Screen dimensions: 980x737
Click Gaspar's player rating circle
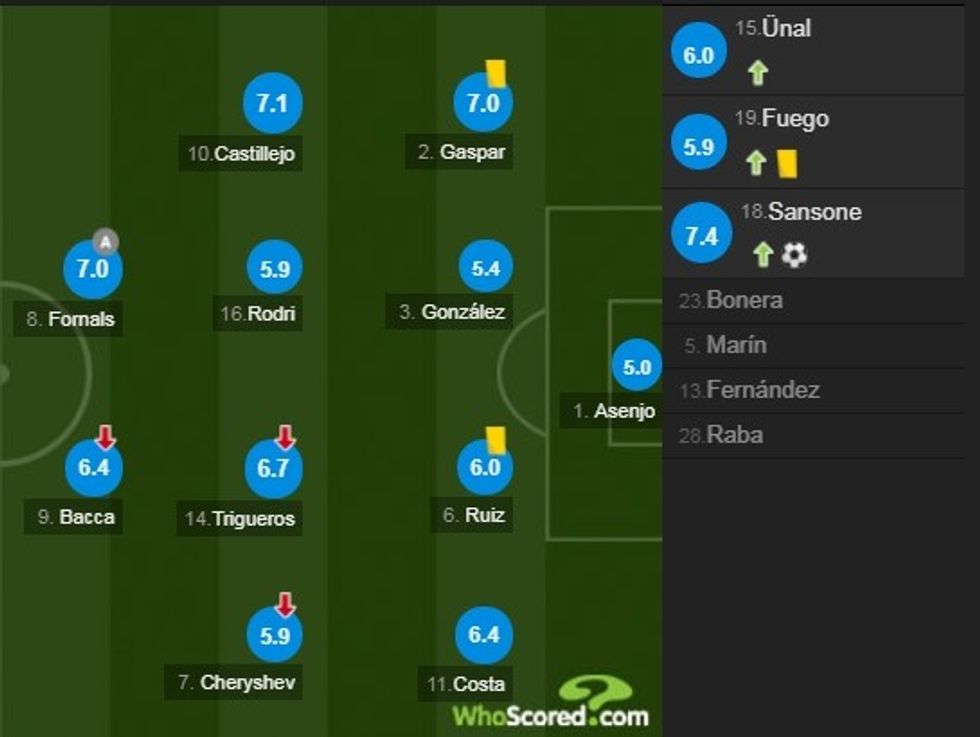click(483, 103)
